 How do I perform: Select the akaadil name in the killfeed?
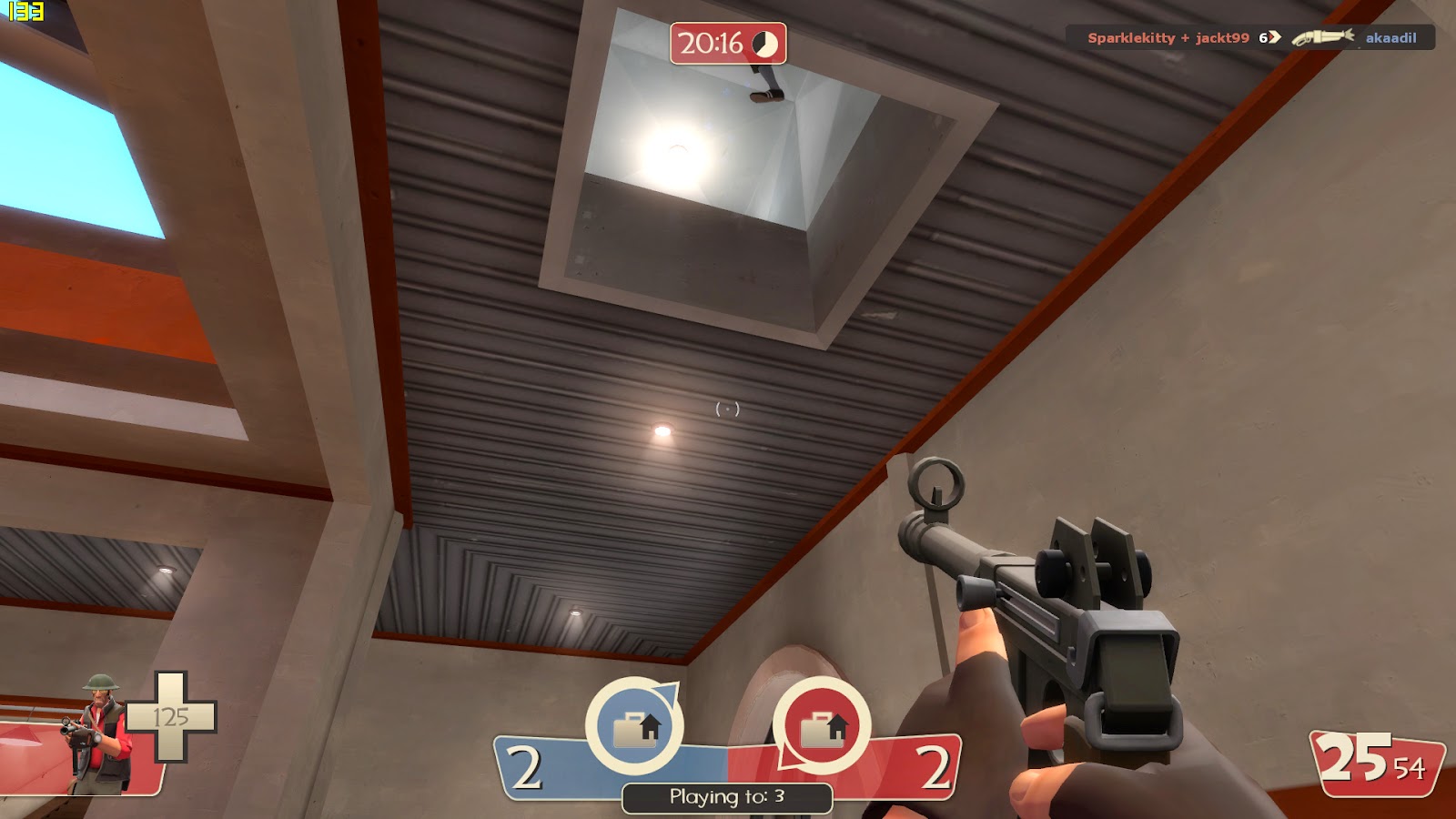(1393, 39)
